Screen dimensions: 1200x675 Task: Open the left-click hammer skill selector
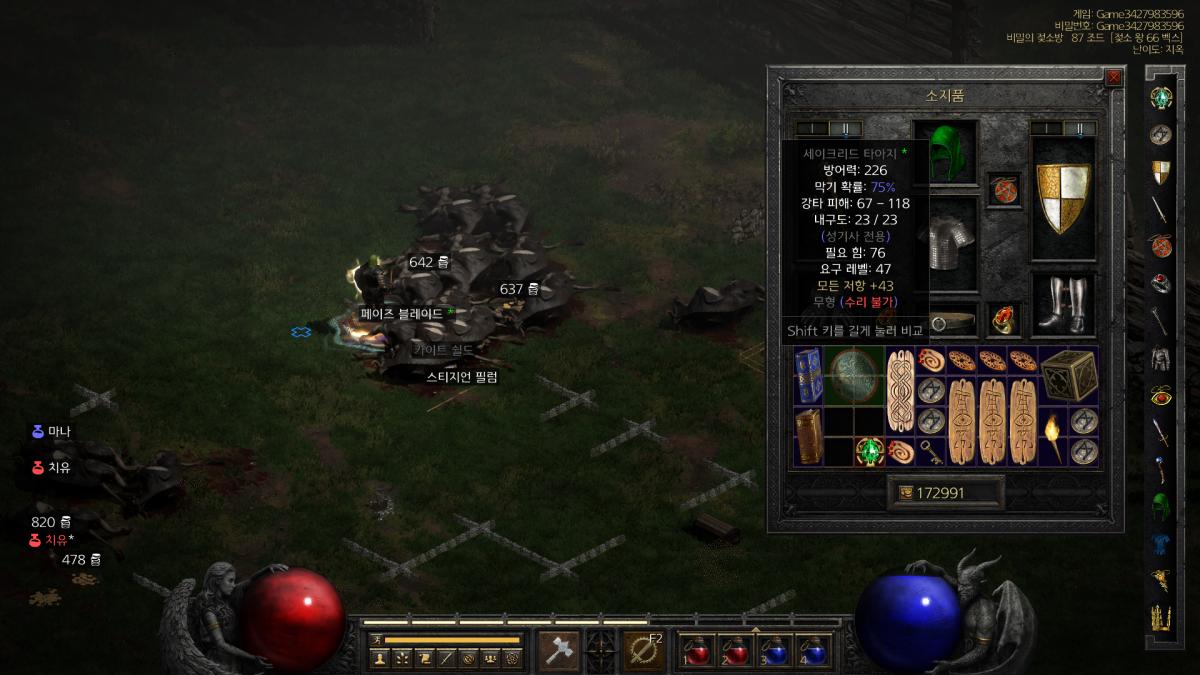tap(558, 651)
